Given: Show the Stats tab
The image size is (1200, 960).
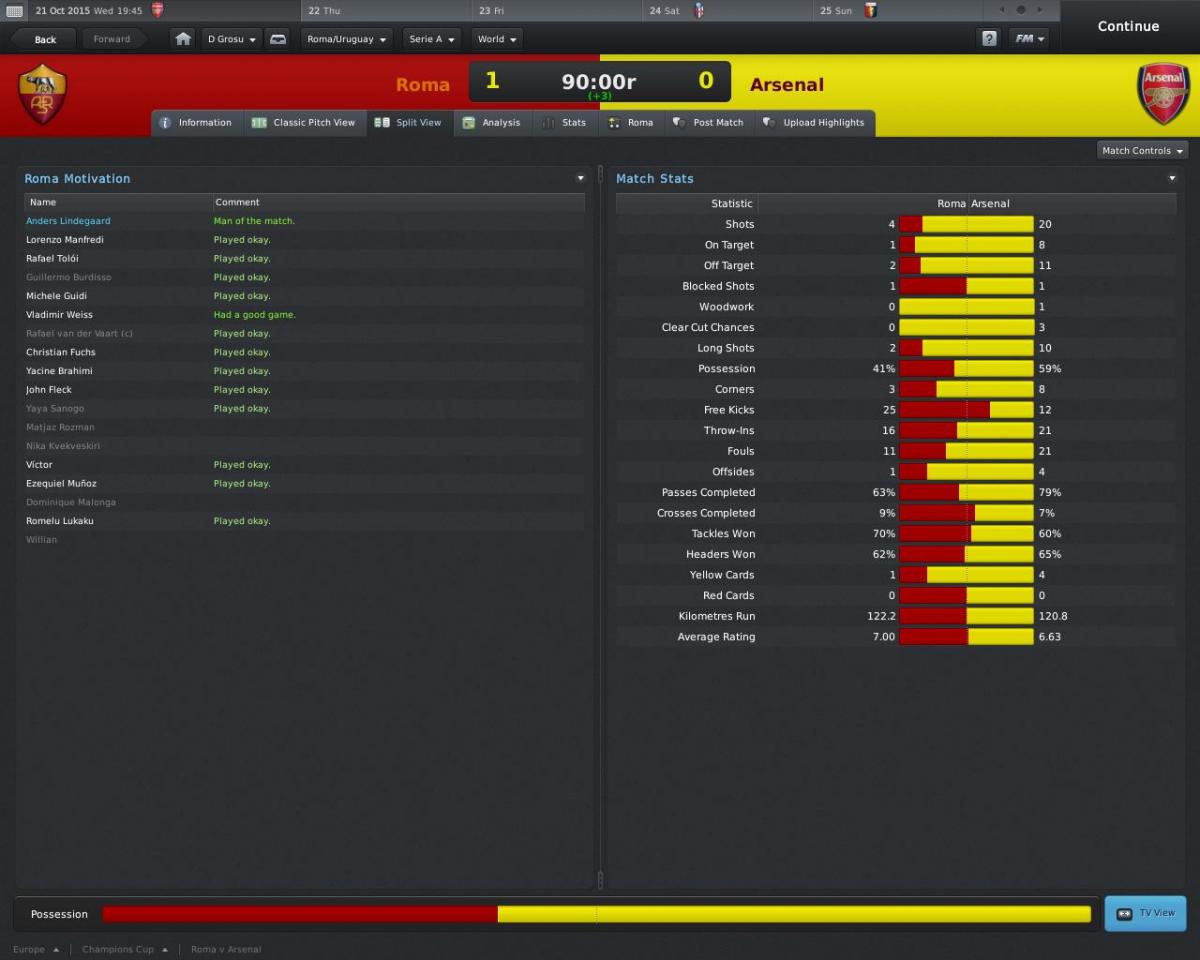Looking at the screenshot, I should (564, 123).
